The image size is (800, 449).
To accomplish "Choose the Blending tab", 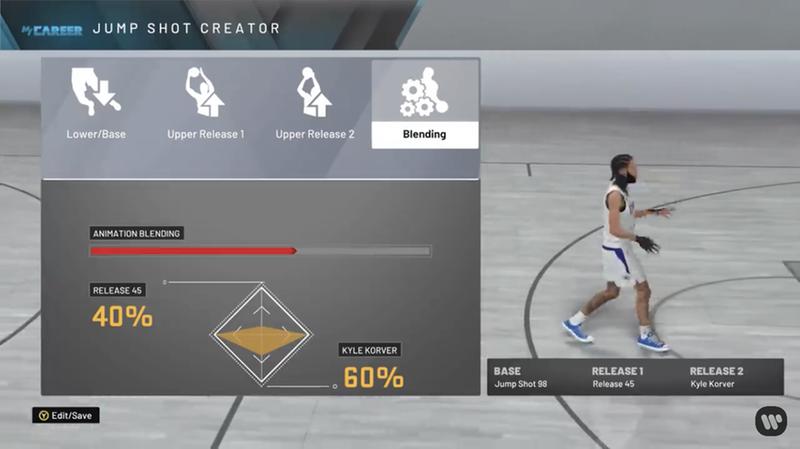I will click(x=425, y=105).
